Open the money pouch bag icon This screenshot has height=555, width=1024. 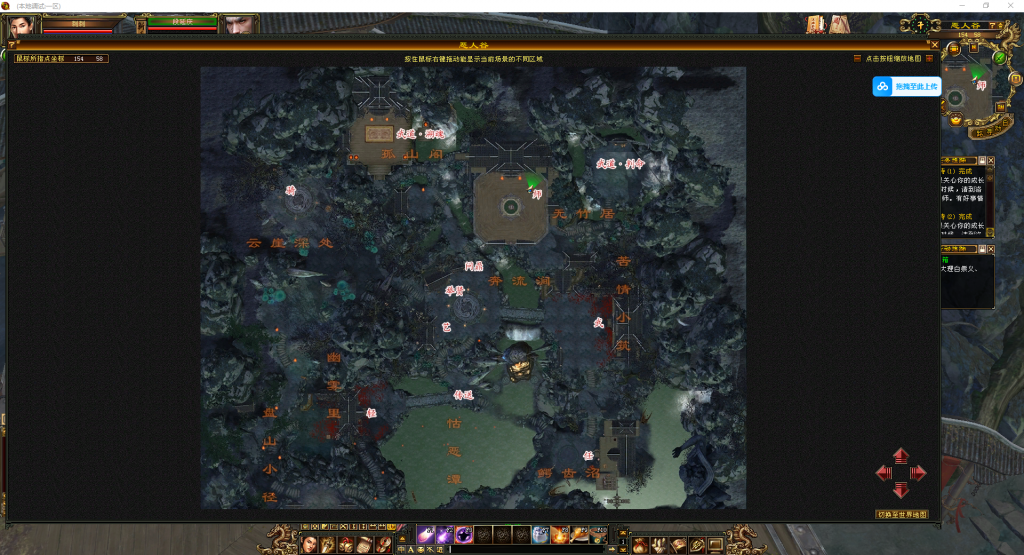tap(640, 544)
